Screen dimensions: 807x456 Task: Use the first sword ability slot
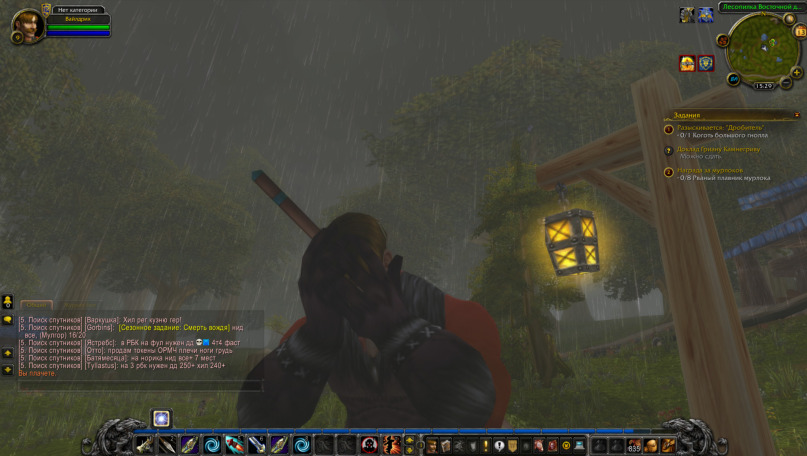(x=144, y=445)
